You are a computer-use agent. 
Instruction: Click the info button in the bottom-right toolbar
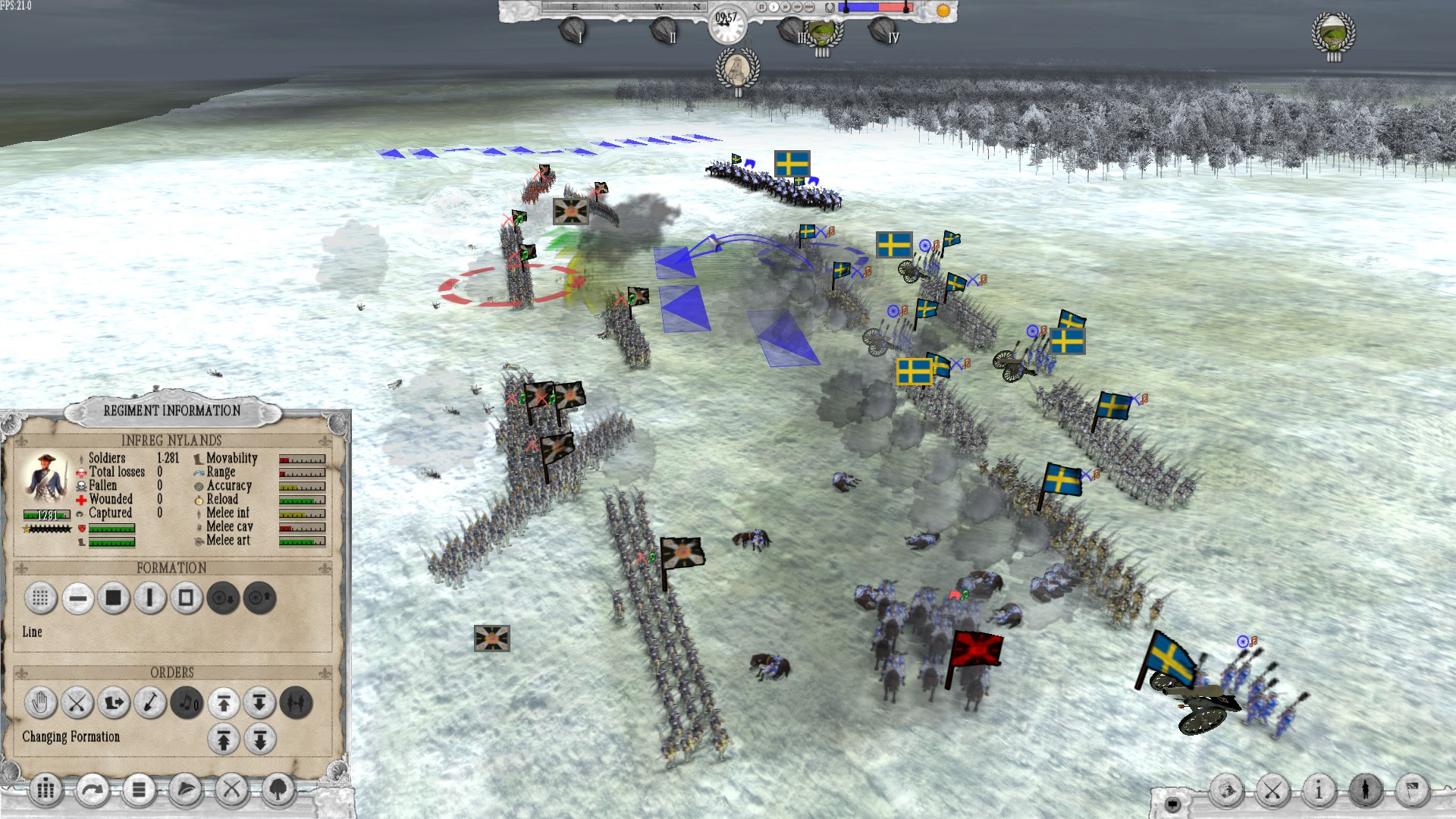1319,790
